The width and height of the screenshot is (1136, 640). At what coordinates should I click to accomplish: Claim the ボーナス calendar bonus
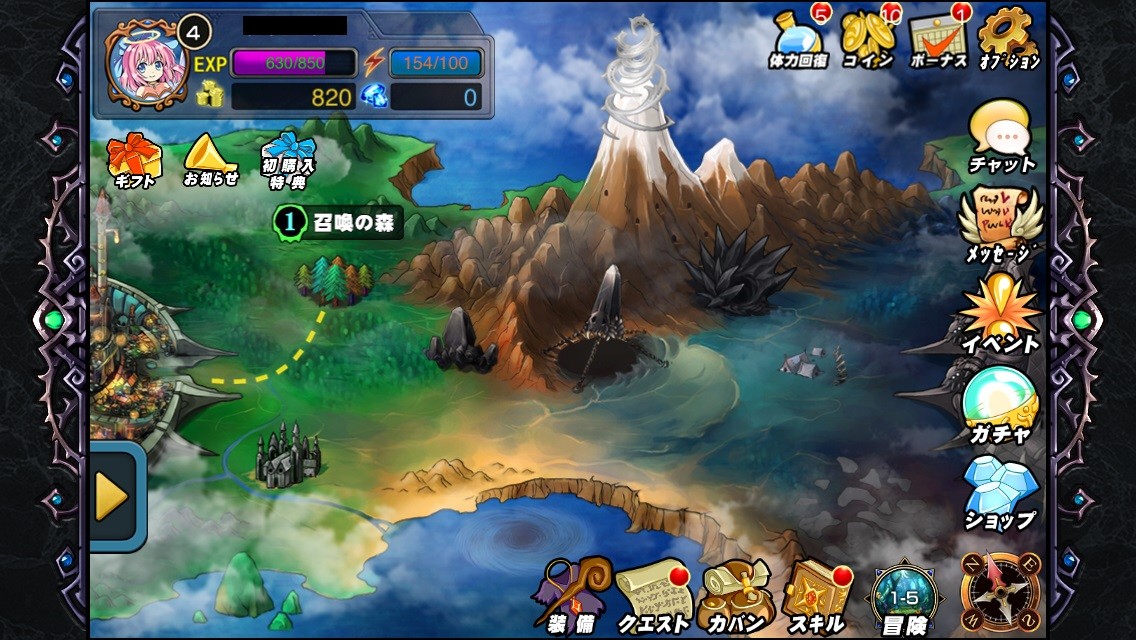point(938,42)
